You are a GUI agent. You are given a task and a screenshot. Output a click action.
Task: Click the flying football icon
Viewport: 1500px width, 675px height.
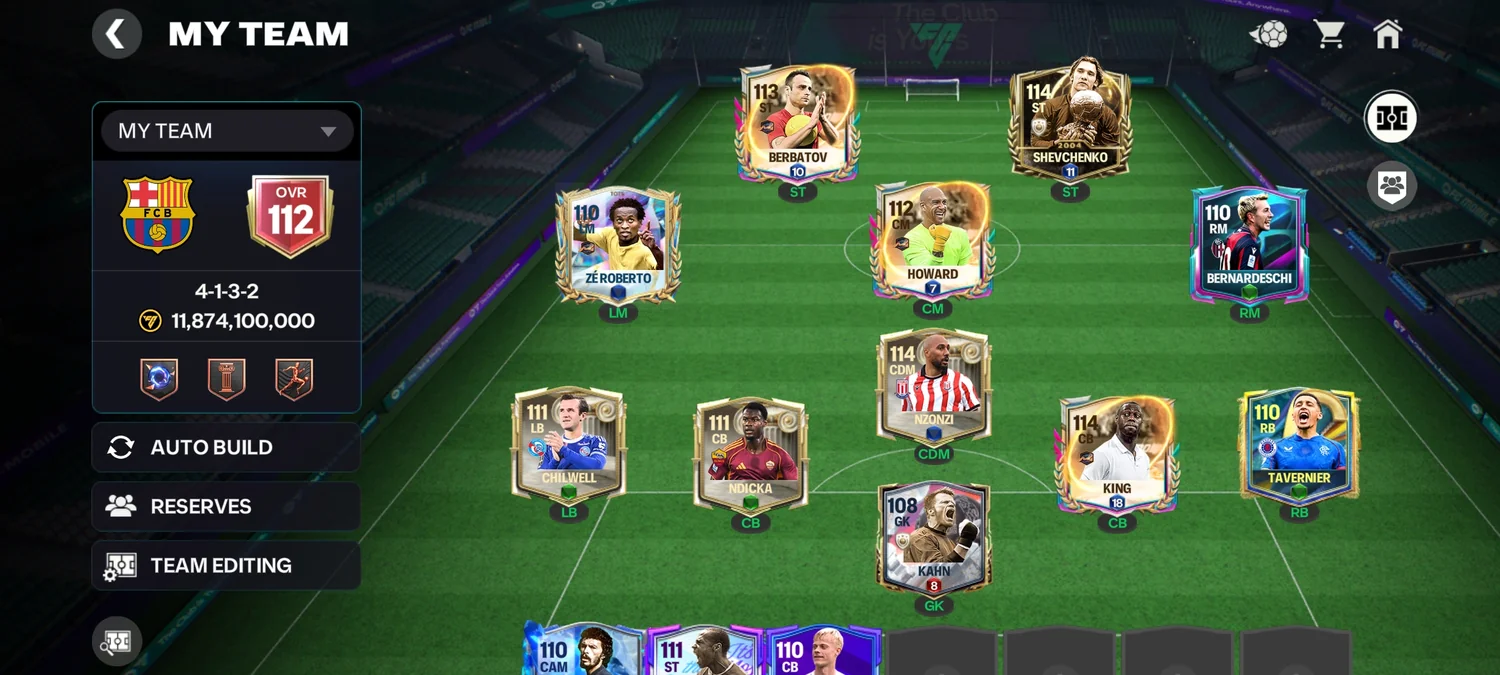tap(1269, 34)
